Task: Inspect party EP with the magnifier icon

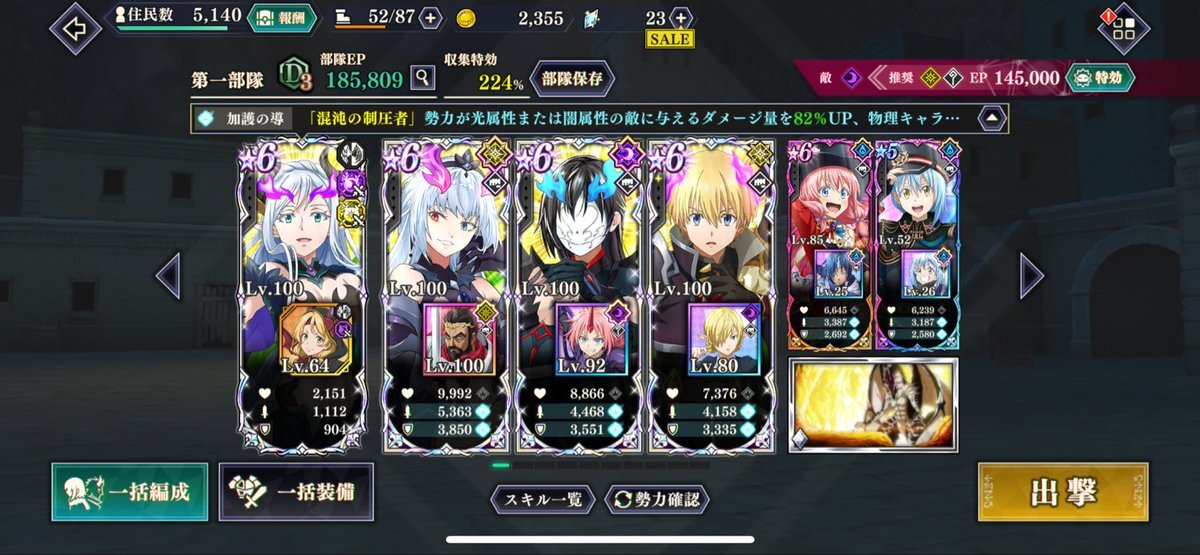Action: [x=423, y=77]
